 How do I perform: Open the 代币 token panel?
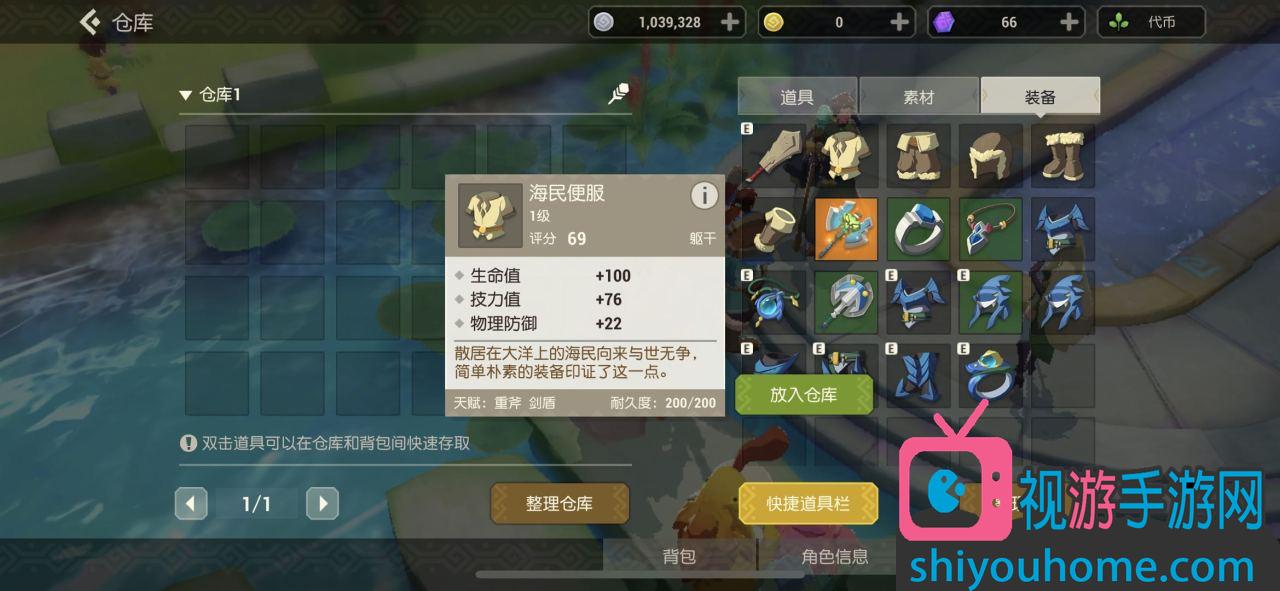[x=1151, y=22]
